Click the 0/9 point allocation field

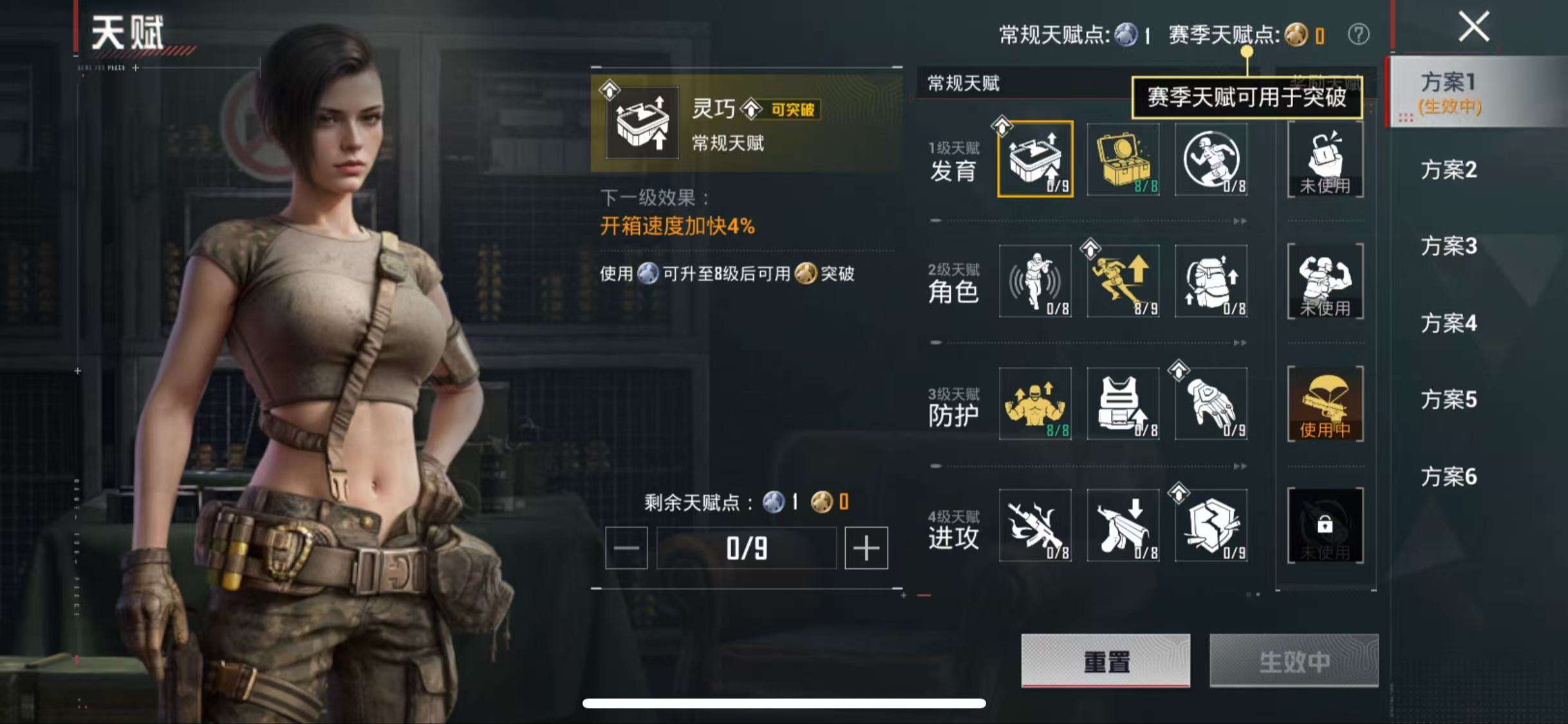click(745, 548)
